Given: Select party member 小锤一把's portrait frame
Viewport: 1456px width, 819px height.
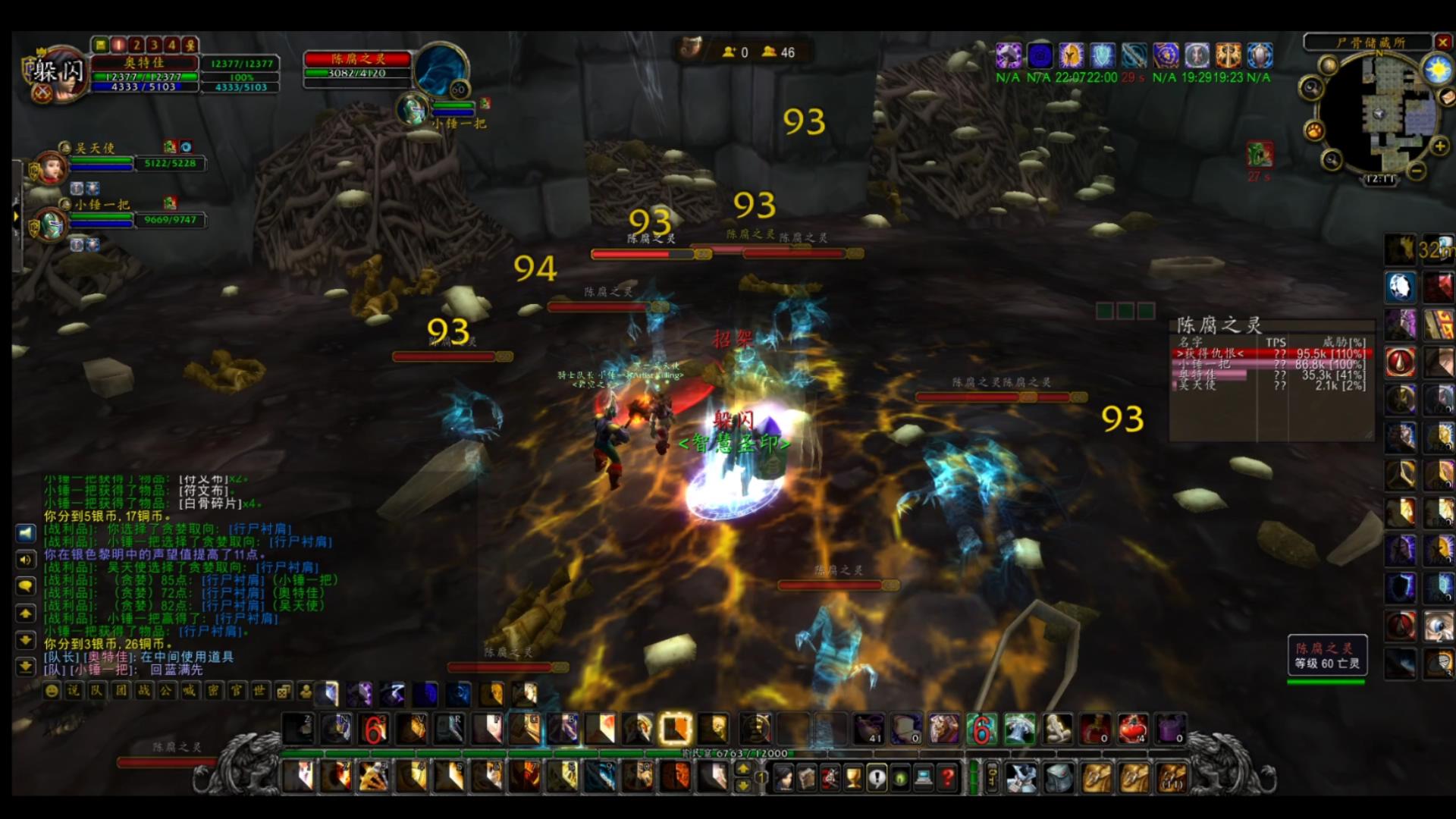Looking at the screenshot, I should [50, 224].
